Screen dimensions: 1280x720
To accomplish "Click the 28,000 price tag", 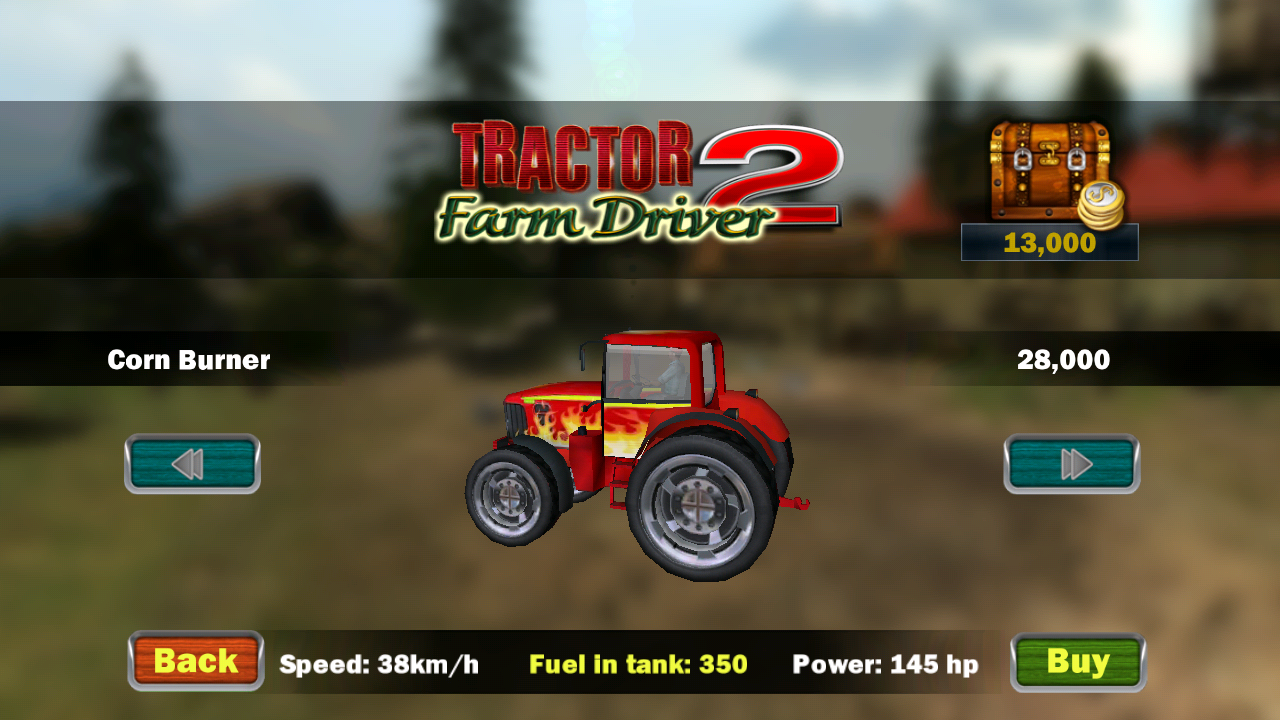I will [1065, 360].
